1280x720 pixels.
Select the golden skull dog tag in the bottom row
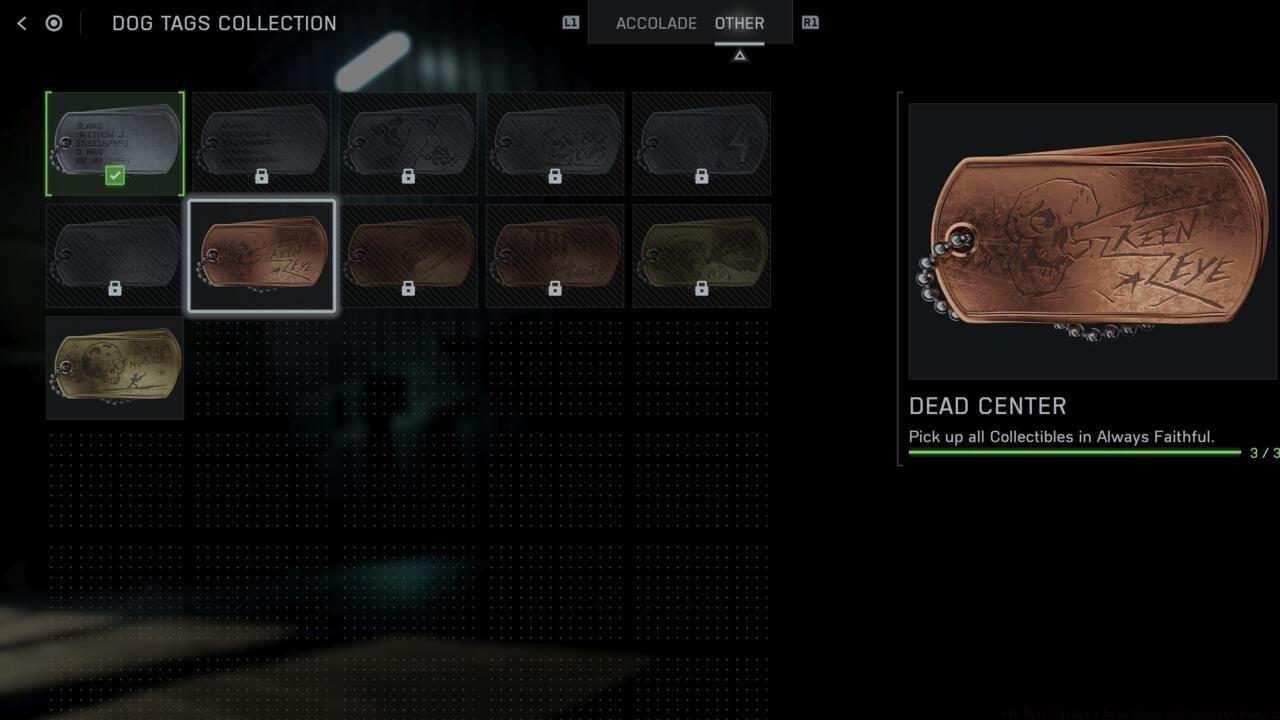tap(113, 368)
